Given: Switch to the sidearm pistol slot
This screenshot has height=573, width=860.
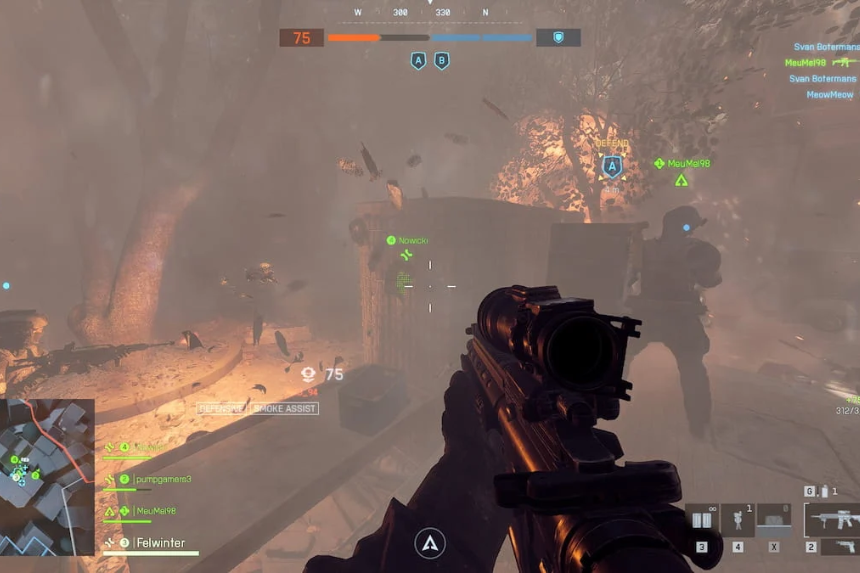Looking at the screenshot, I should click(x=838, y=547).
